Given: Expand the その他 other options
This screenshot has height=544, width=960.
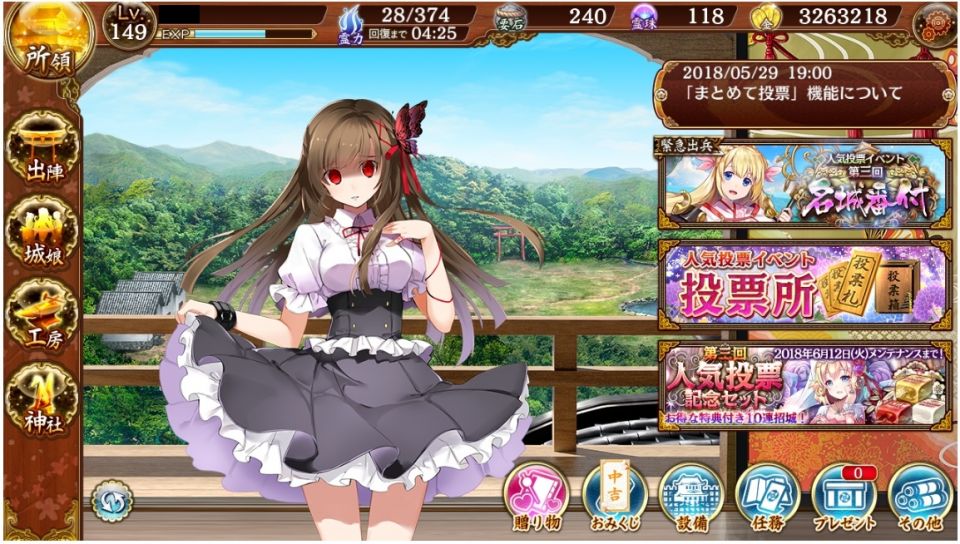Looking at the screenshot, I should [x=920, y=498].
